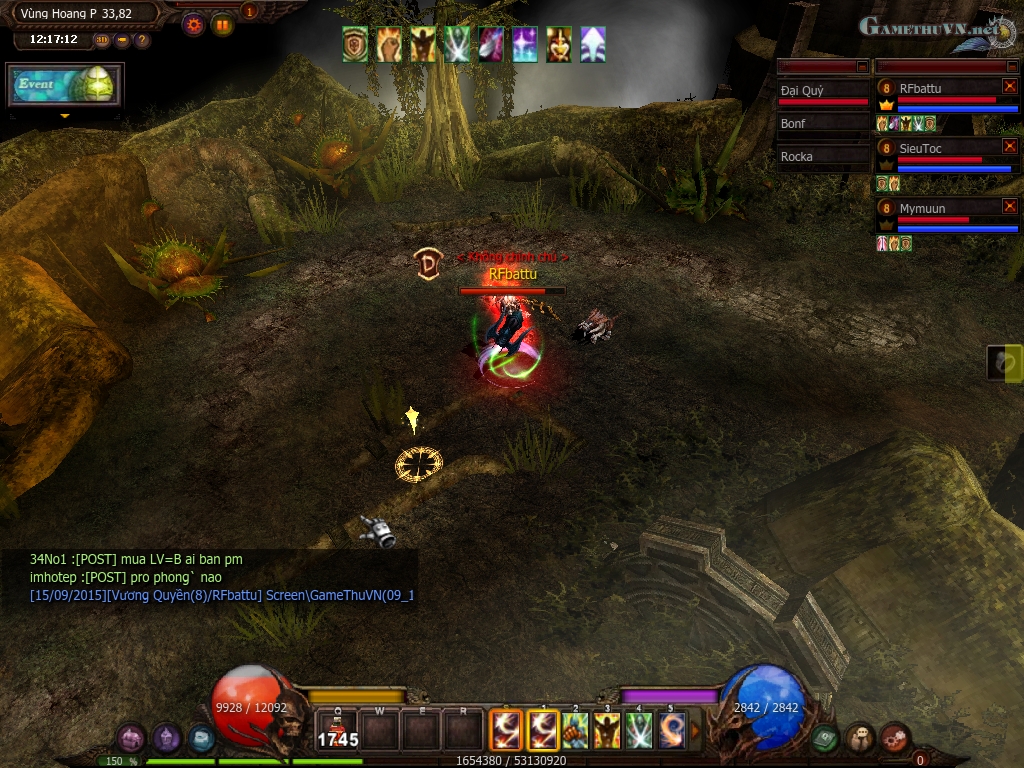Activate the golden warrior skill in slot 3
The image size is (1024, 768).
[x=607, y=730]
